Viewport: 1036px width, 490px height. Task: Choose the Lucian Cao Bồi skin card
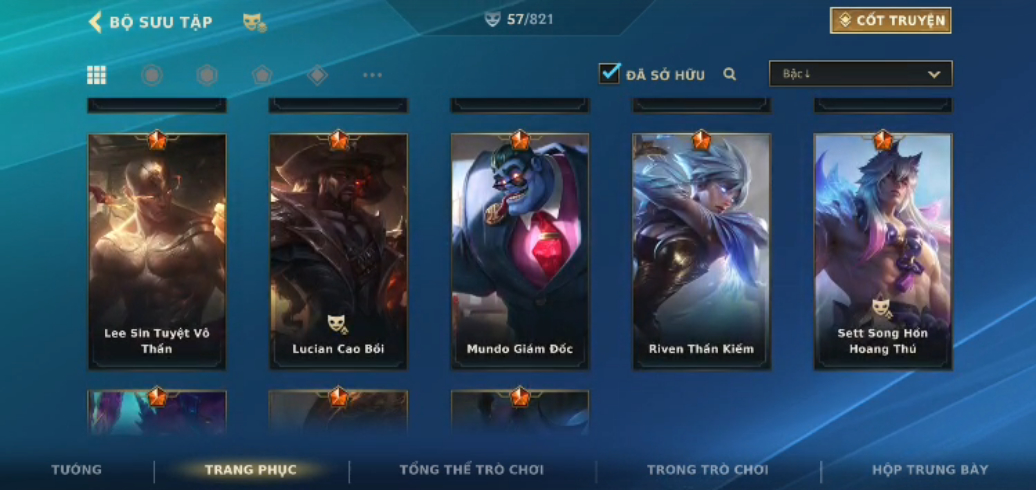pyautogui.click(x=338, y=250)
